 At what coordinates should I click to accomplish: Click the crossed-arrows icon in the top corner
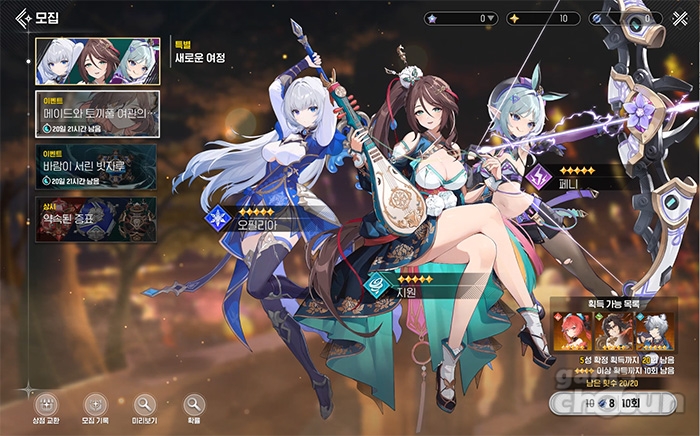679,18
